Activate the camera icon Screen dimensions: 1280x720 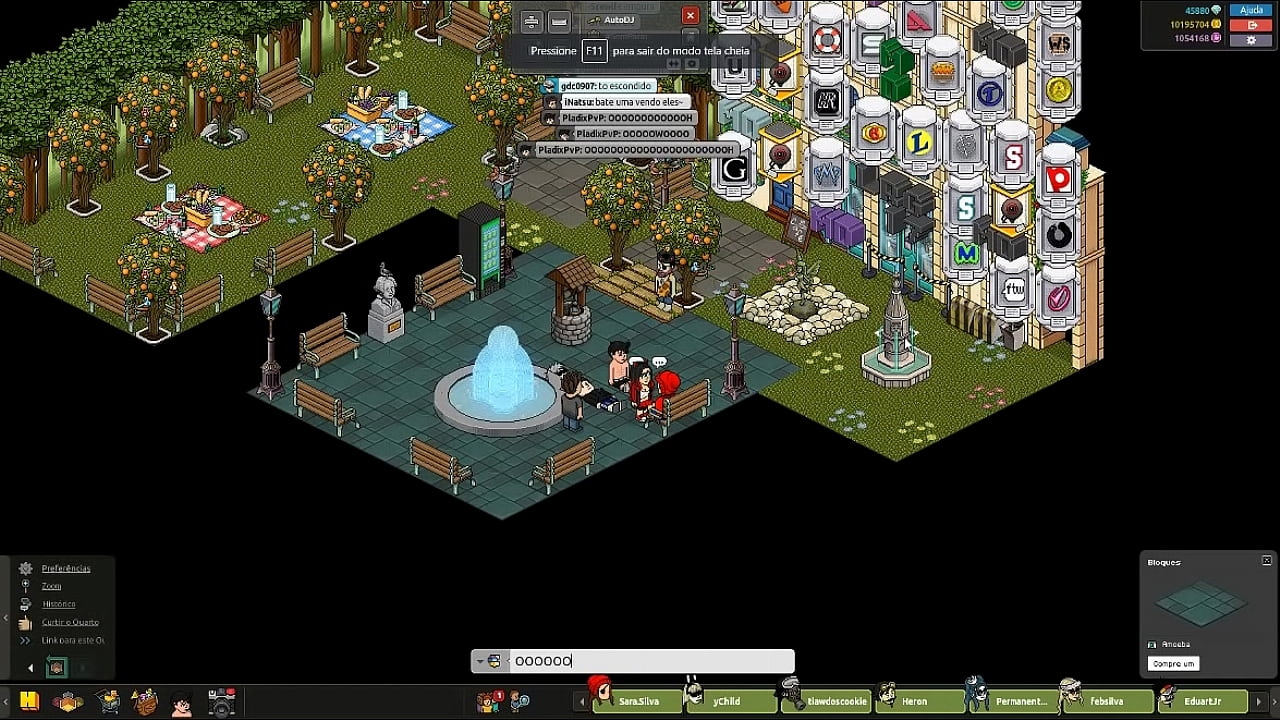click(221, 702)
